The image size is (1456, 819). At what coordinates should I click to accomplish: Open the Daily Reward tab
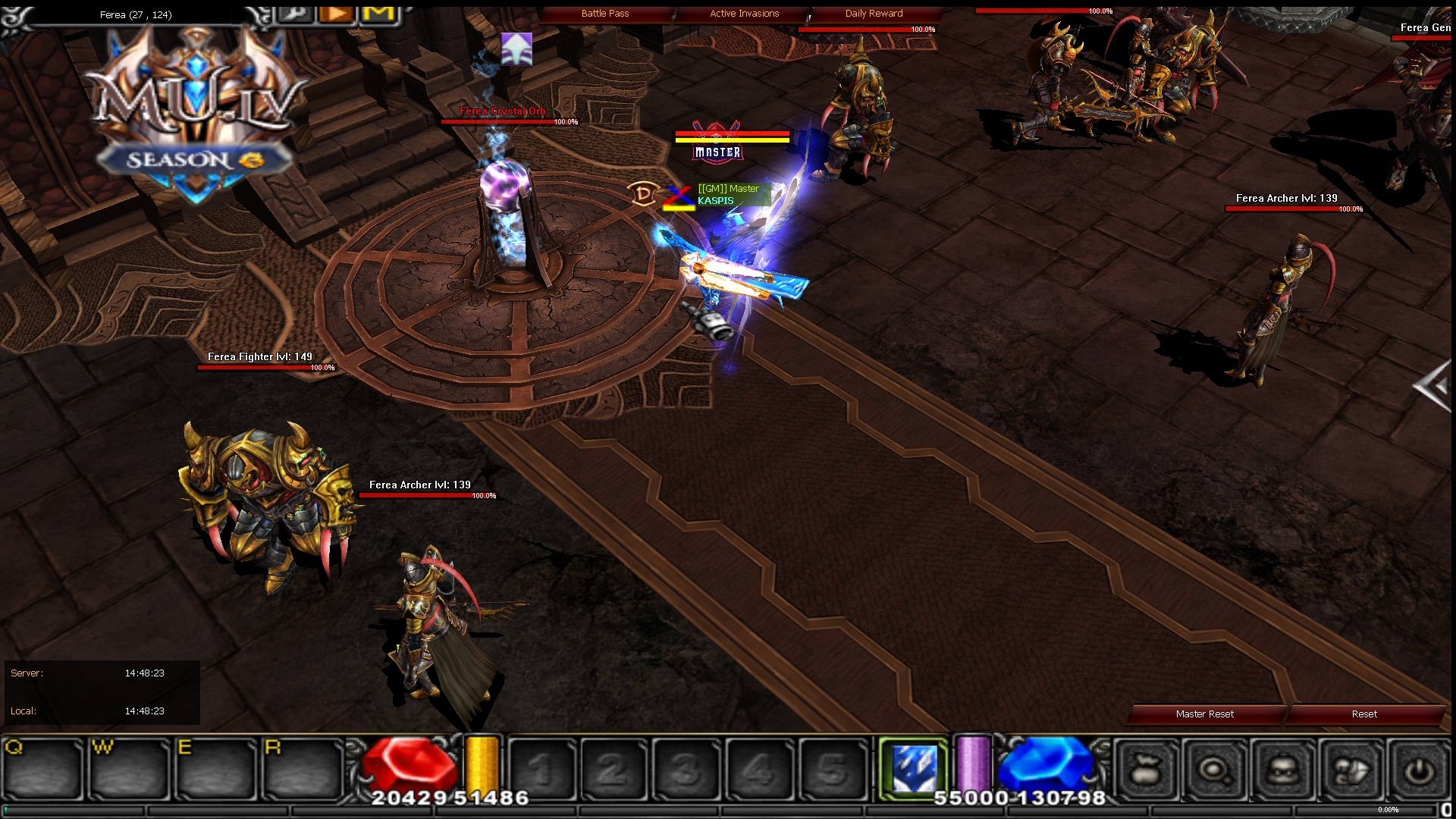pyautogui.click(x=874, y=13)
